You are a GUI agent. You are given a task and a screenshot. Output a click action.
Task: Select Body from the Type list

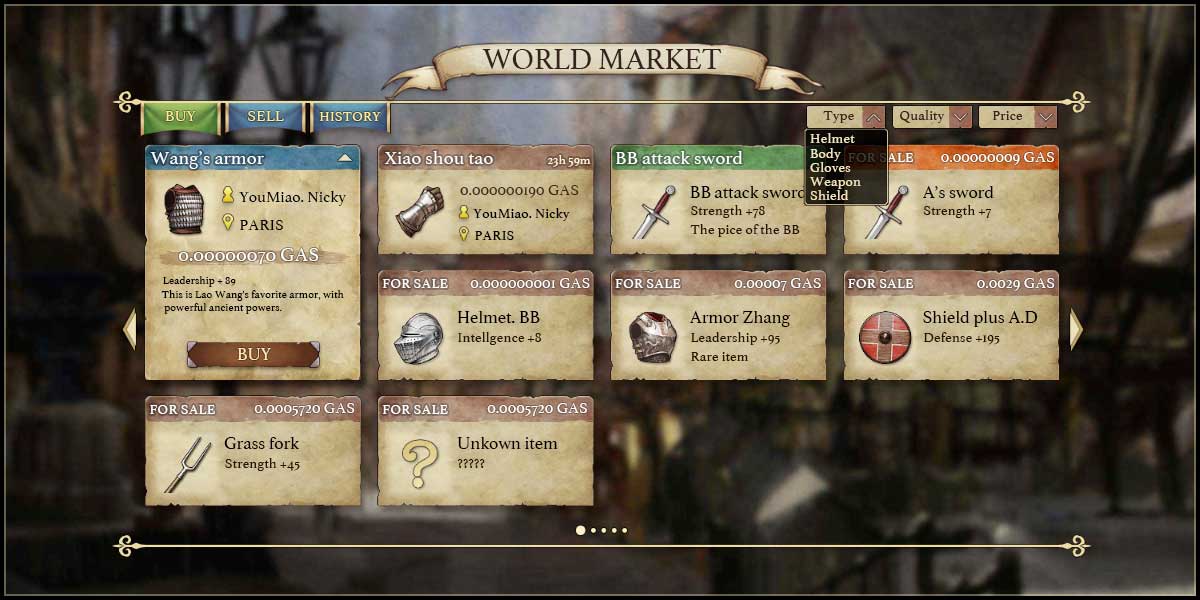(x=825, y=154)
